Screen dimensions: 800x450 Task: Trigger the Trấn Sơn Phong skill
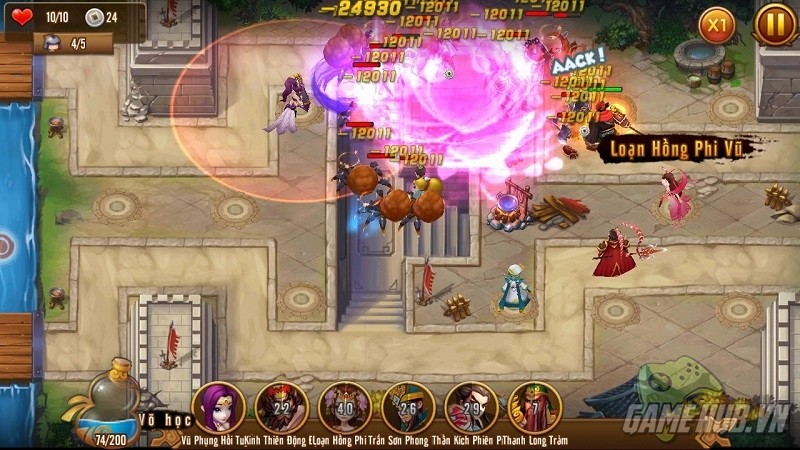[408, 406]
